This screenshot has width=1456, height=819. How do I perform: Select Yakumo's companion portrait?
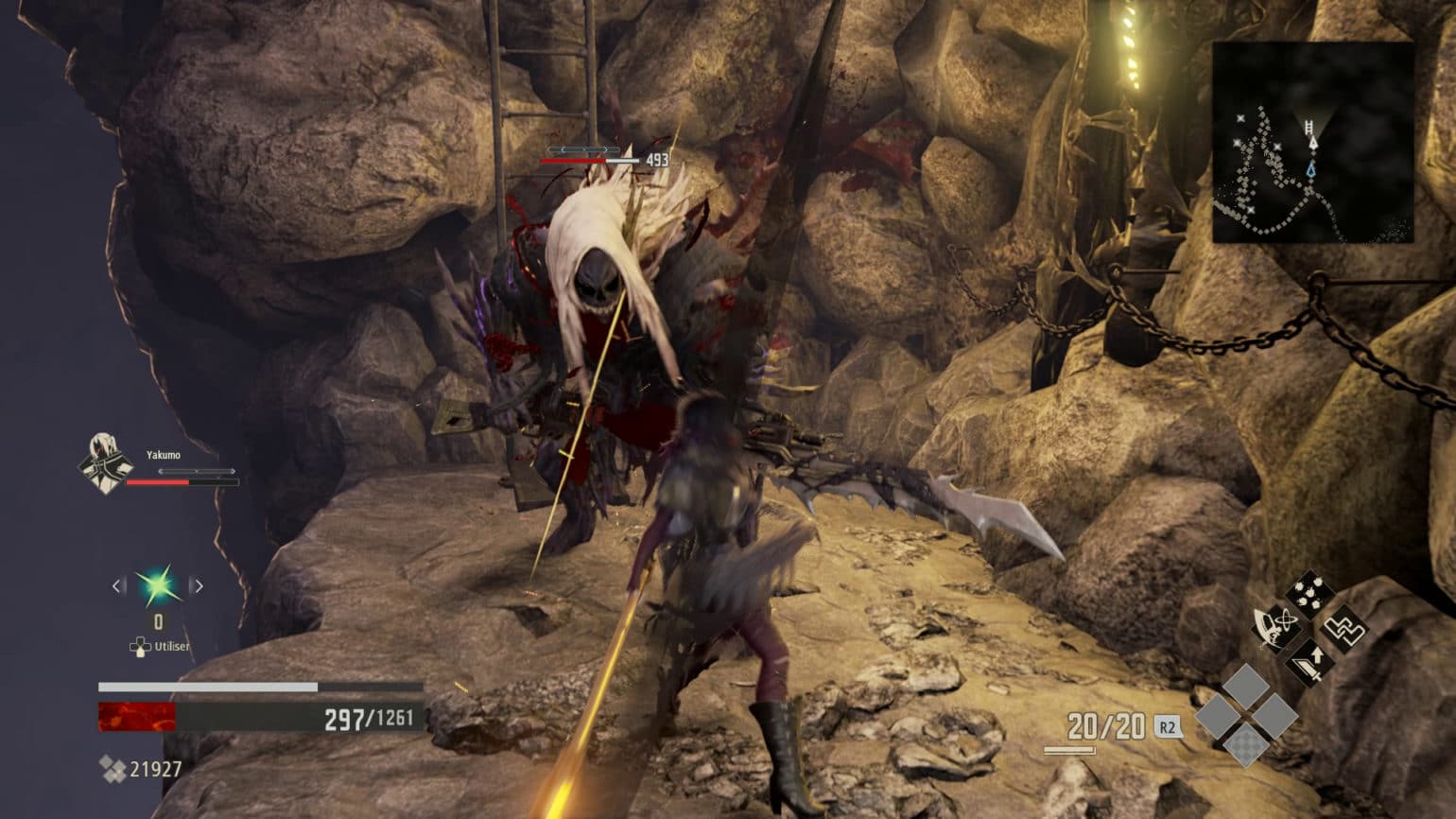(102, 462)
